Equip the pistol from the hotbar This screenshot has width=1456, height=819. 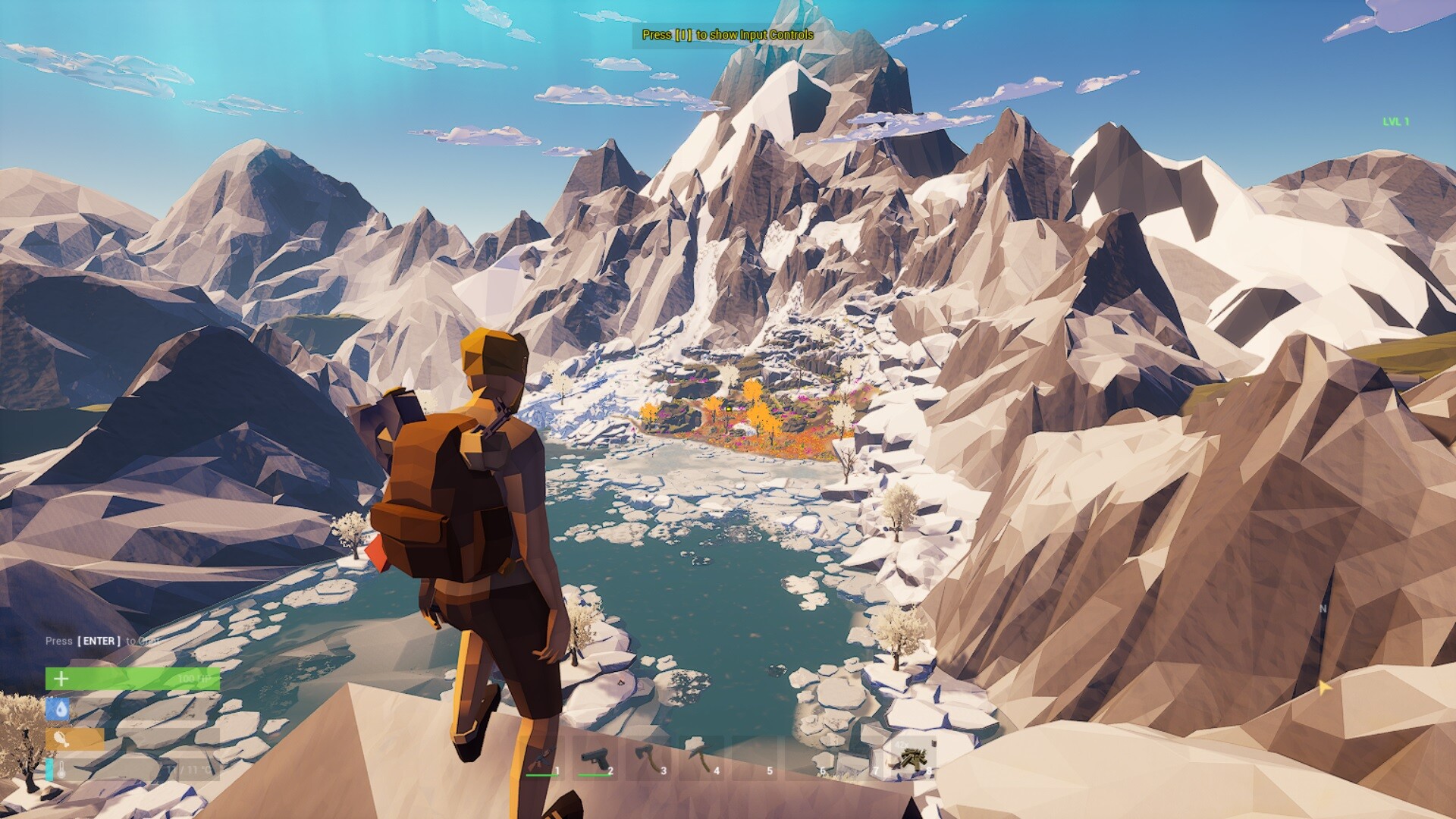pos(595,758)
